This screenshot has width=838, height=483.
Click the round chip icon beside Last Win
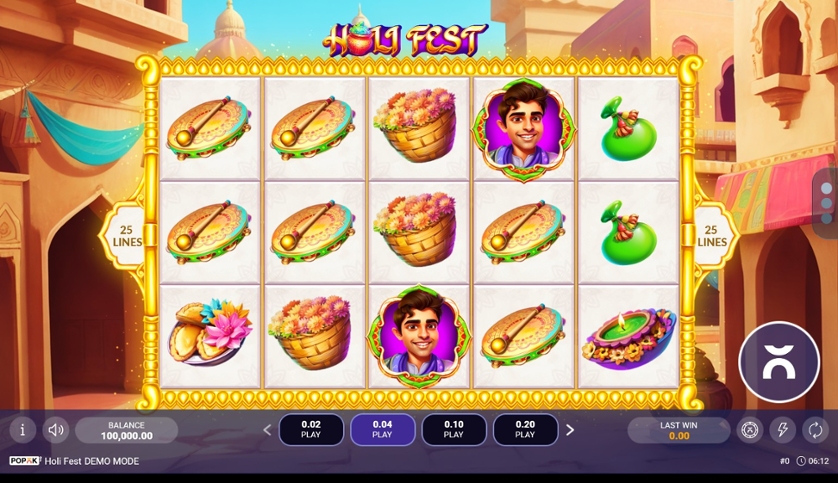(x=750, y=430)
